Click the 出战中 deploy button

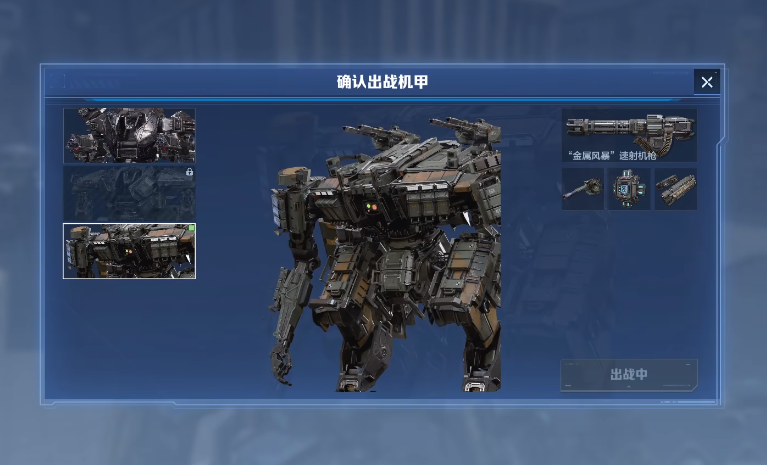pos(629,375)
